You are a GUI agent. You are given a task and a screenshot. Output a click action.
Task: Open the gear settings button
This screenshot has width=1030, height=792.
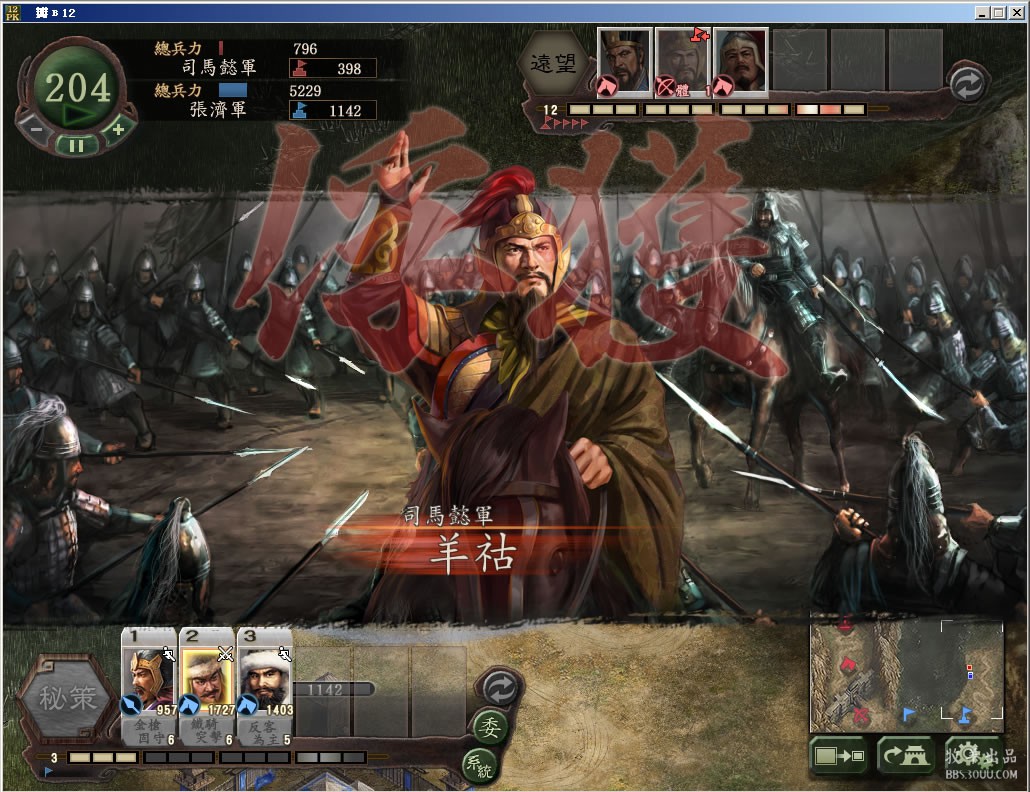click(x=964, y=755)
